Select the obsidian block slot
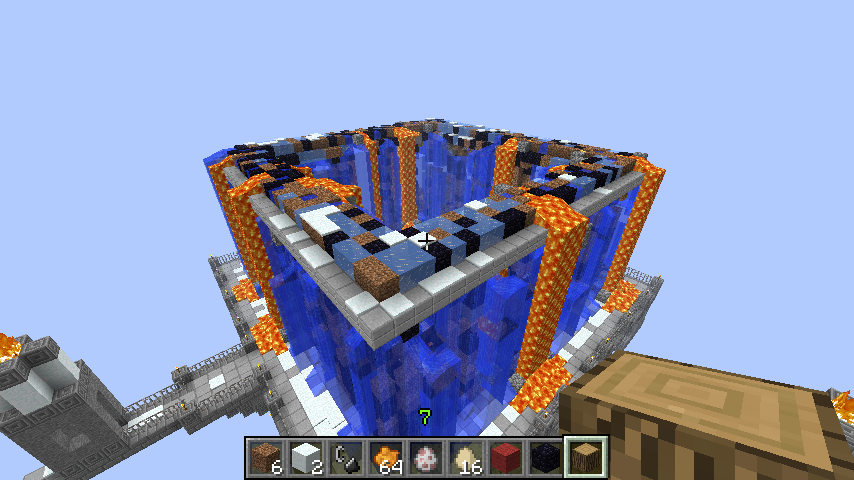Image resolution: width=854 pixels, height=480 pixels. click(x=546, y=457)
